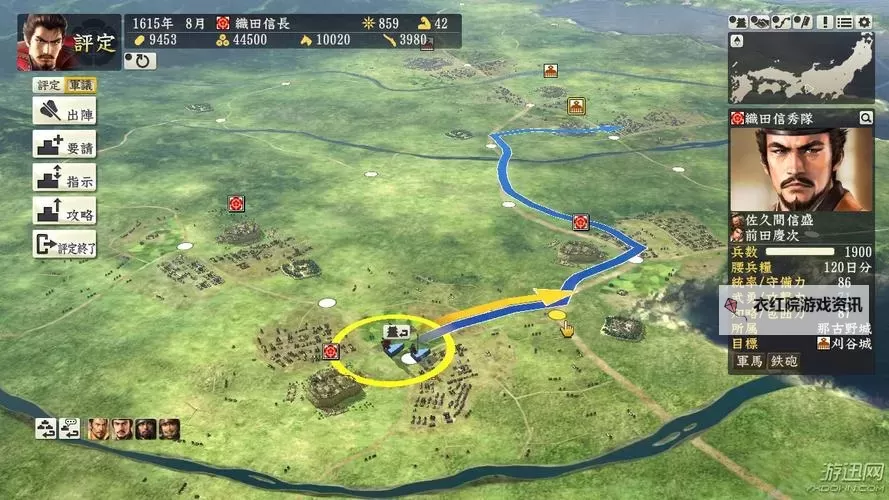Select the 出陣 deploy command
This screenshot has height=500, width=889.
coord(64,112)
